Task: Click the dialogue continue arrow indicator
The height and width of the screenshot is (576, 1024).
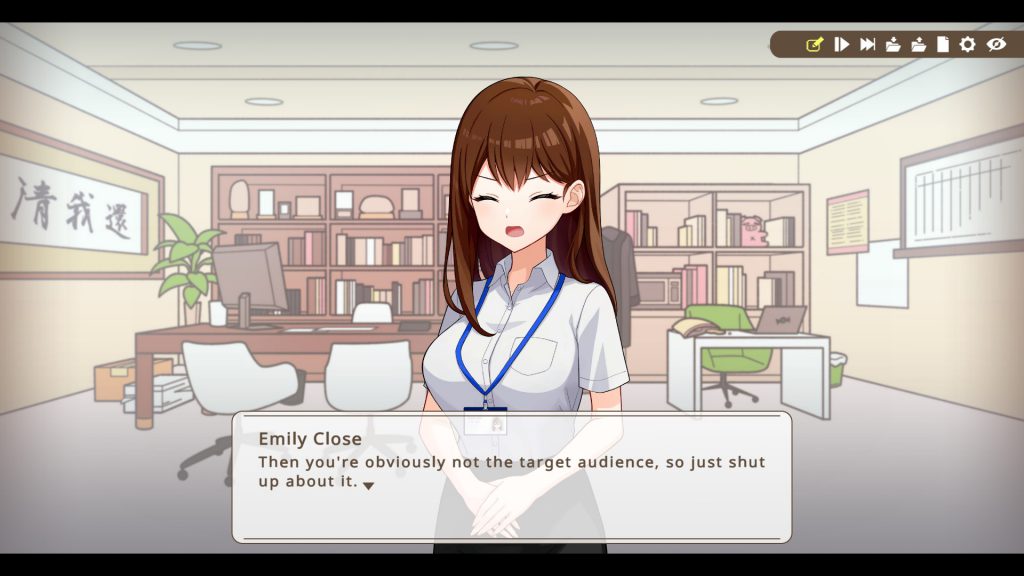Action: (x=368, y=485)
